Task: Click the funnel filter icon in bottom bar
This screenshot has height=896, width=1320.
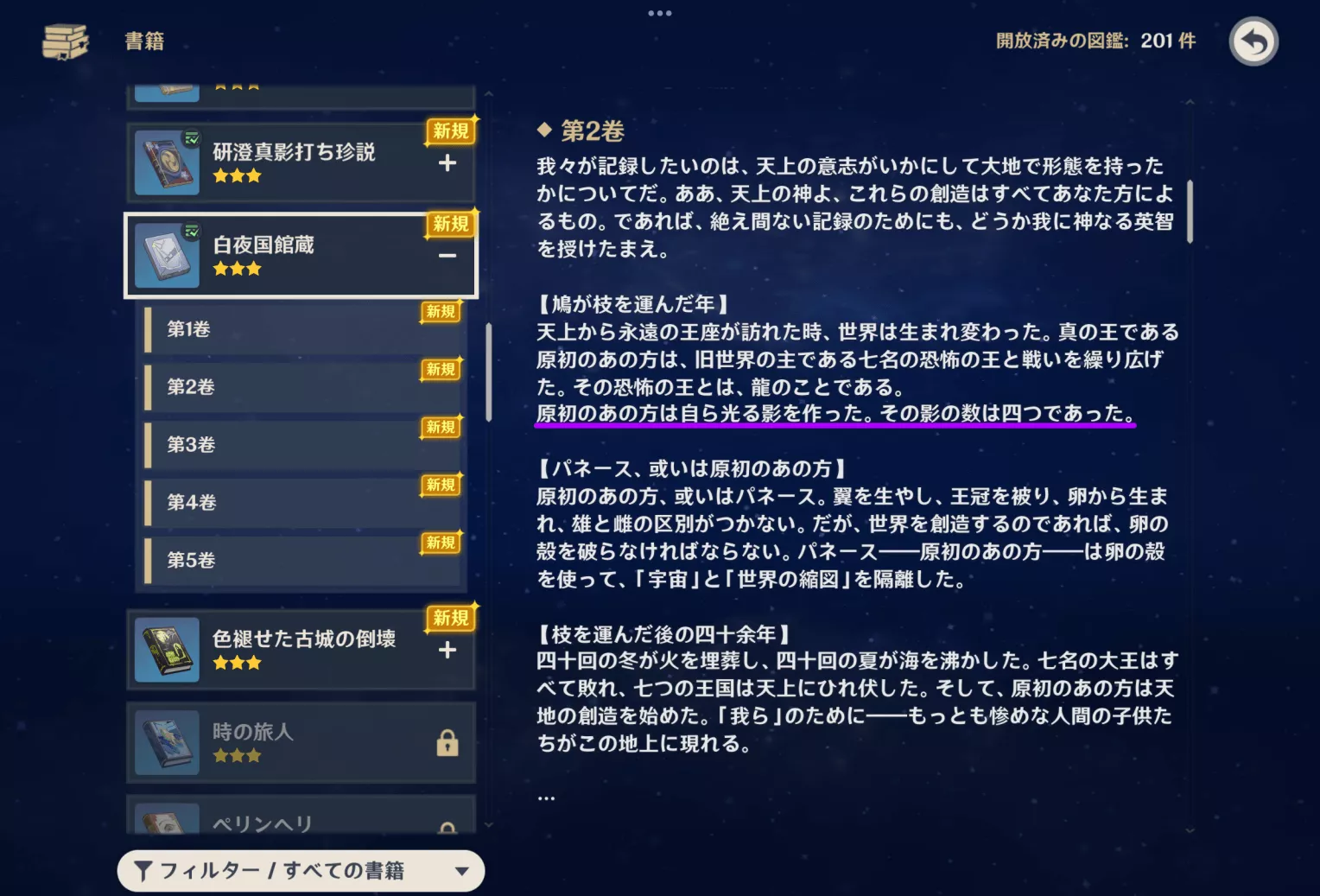Action: click(143, 871)
